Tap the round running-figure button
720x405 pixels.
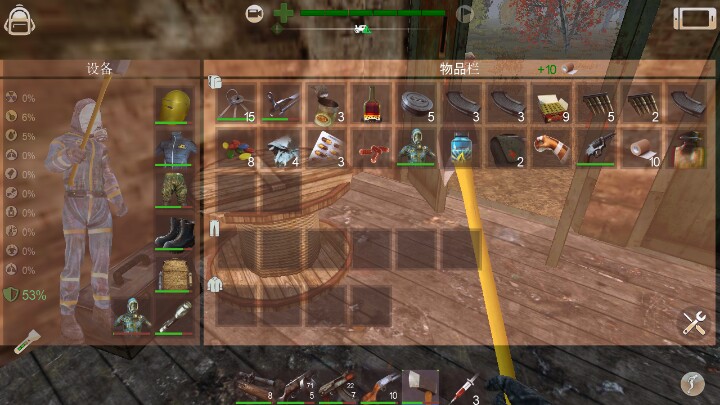tap(693, 382)
